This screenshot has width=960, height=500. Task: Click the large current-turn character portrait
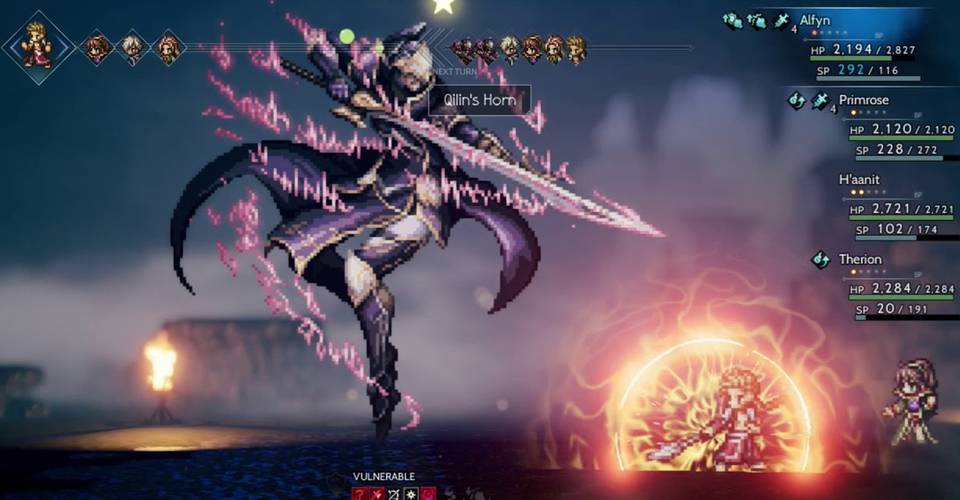click(x=37, y=46)
